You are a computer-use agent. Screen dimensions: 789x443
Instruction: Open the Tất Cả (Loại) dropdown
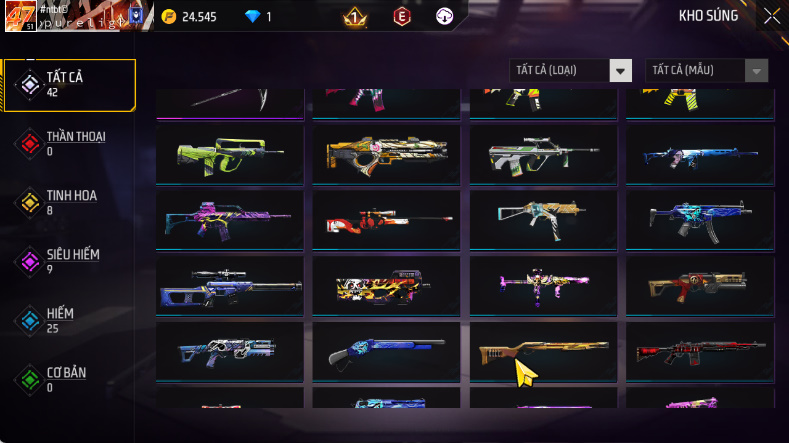[571, 70]
